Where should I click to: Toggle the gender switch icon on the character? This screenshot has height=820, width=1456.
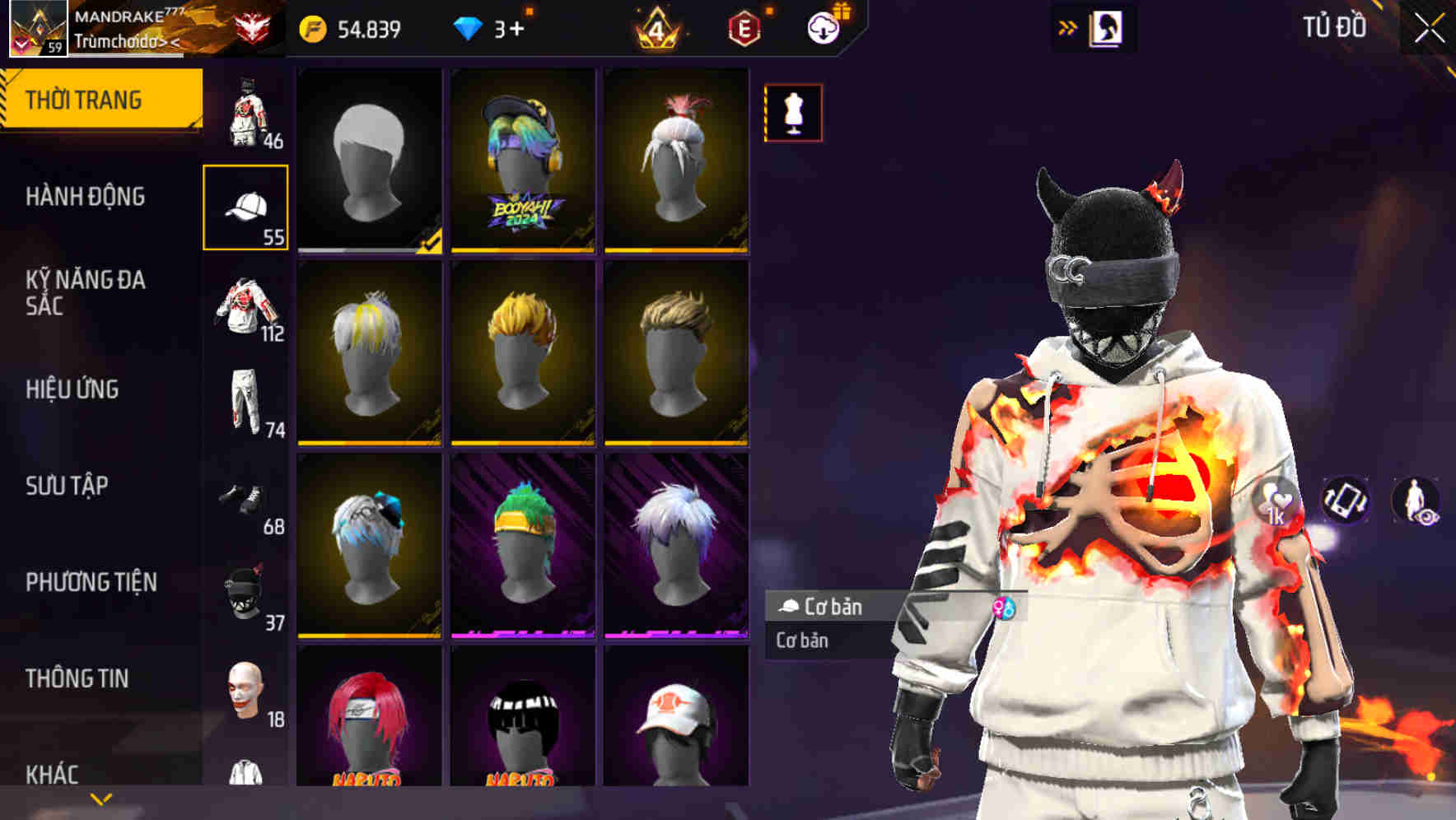click(1004, 608)
